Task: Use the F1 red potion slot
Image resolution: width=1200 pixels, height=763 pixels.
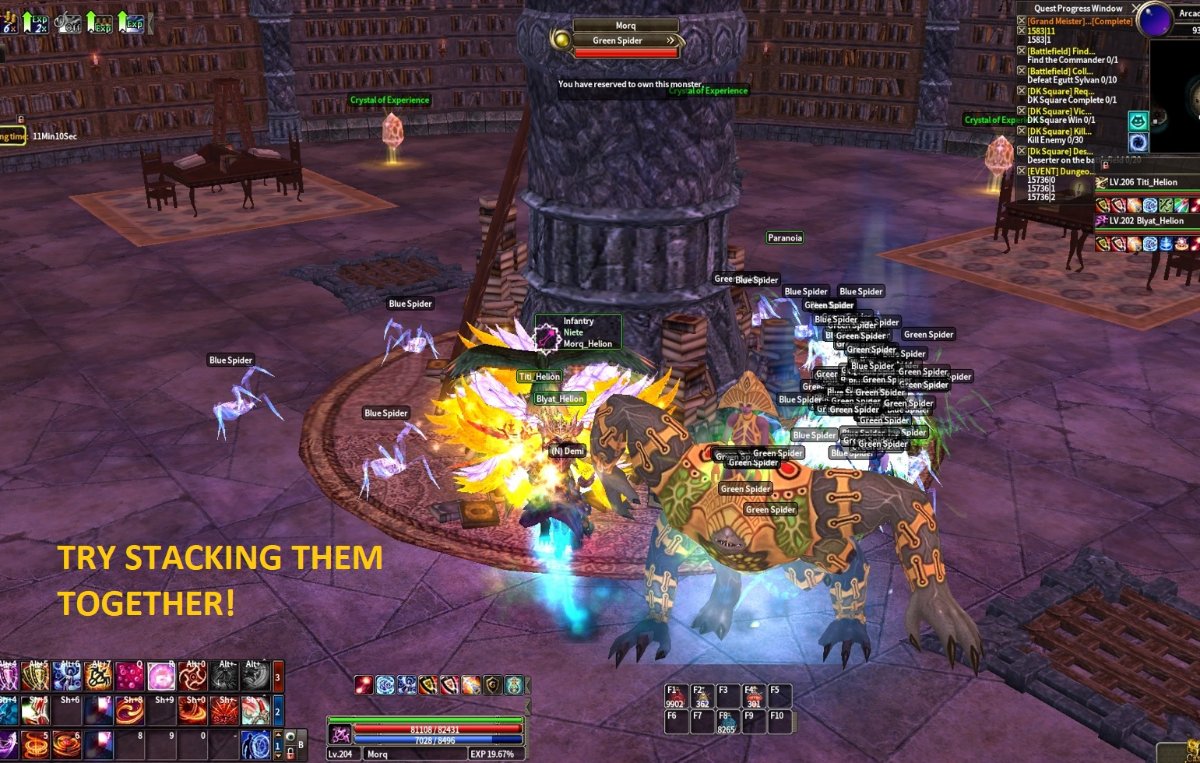Action: [x=676, y=695]
